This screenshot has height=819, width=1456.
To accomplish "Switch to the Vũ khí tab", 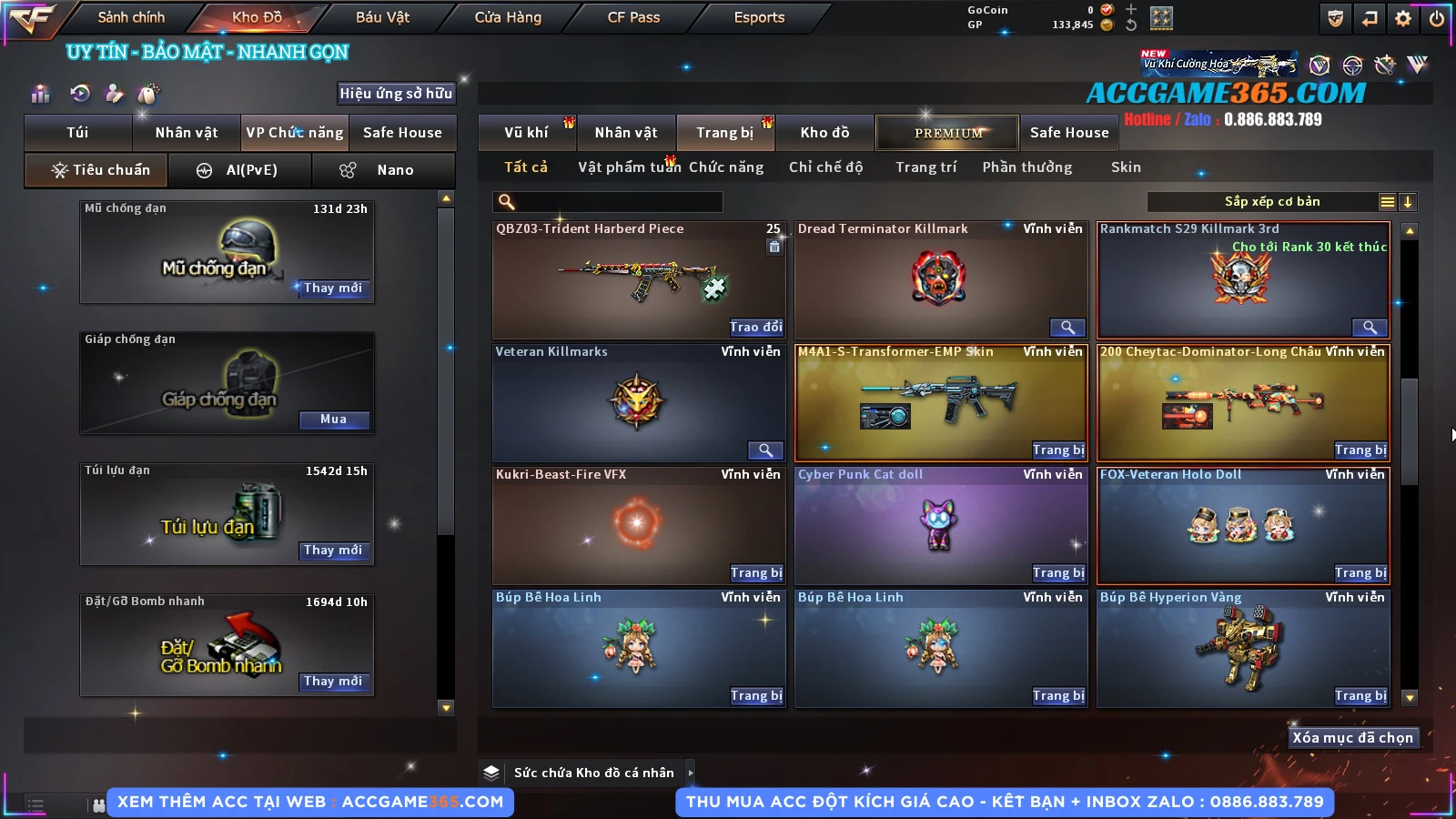I will (x=526, y=133).
